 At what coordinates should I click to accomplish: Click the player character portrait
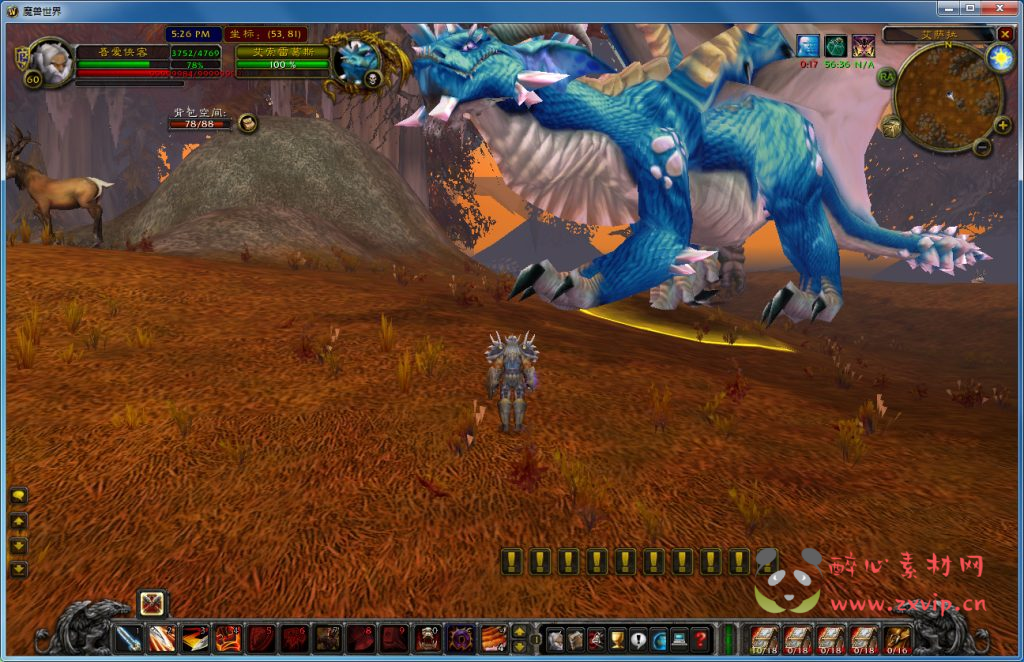coord(50,60)
